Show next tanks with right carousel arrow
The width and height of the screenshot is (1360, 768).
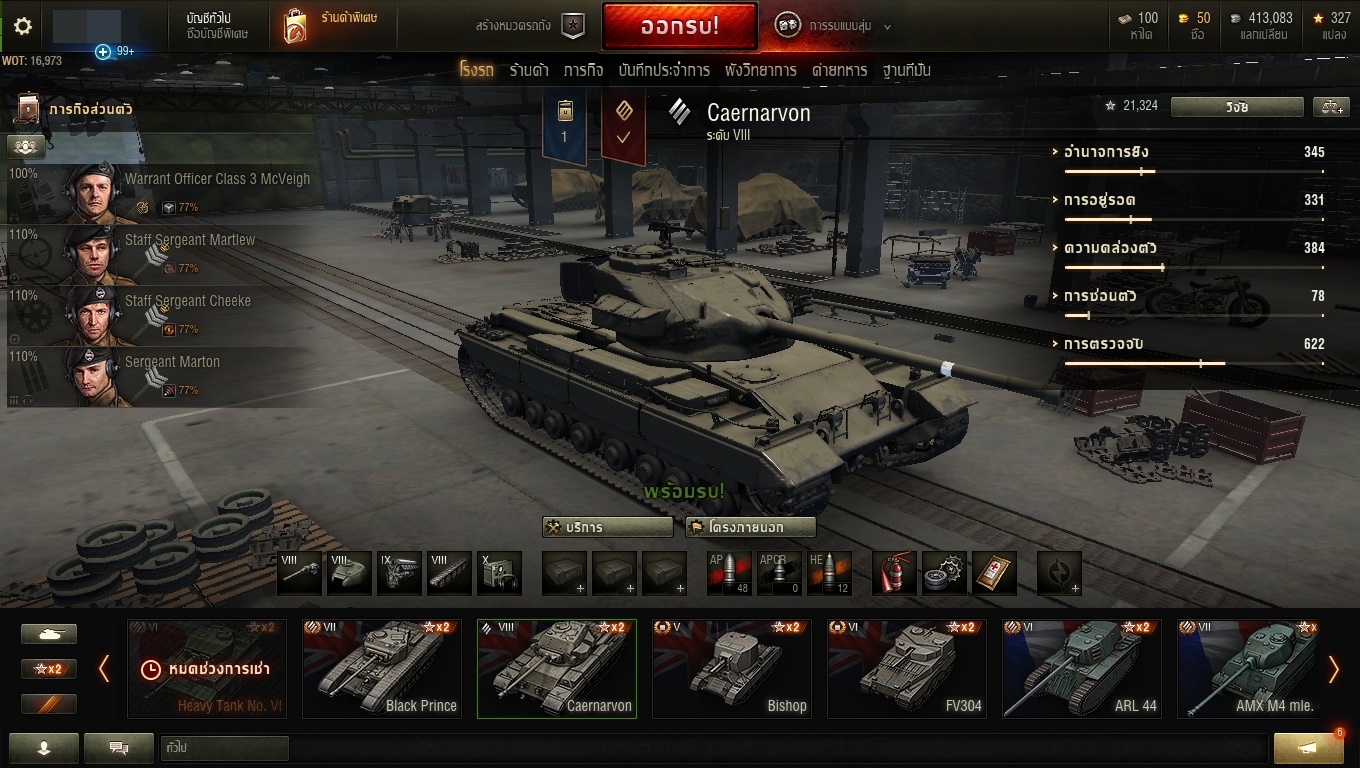coord(1333,669)
